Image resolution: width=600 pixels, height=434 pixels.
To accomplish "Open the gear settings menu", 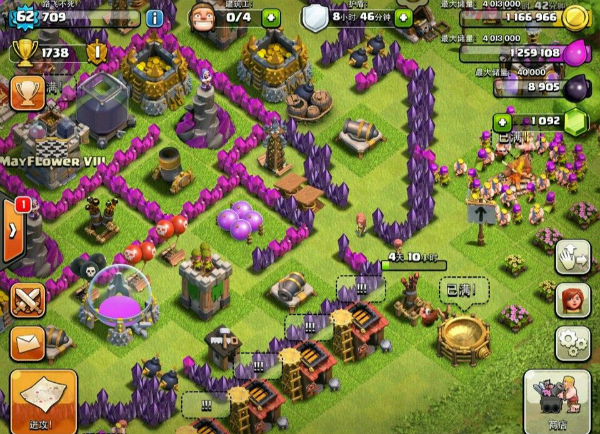I will pos(571,342).
